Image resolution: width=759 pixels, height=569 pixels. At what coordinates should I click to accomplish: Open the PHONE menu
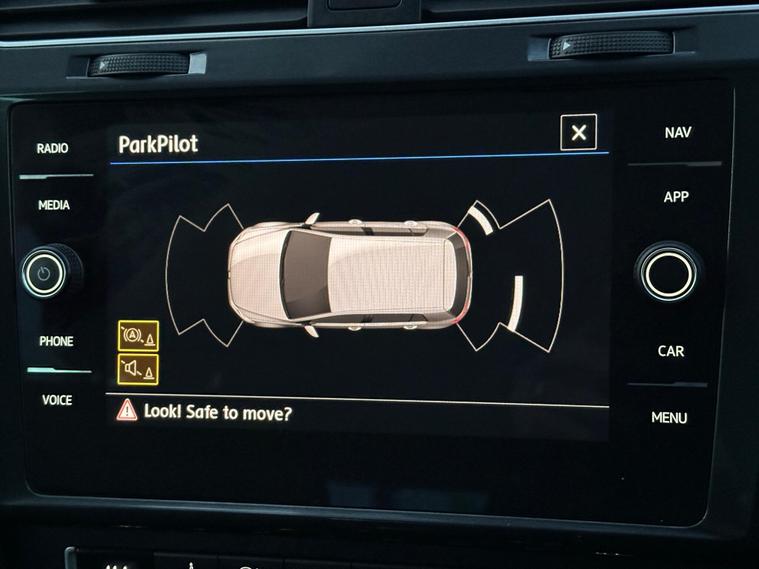(56, 341)
